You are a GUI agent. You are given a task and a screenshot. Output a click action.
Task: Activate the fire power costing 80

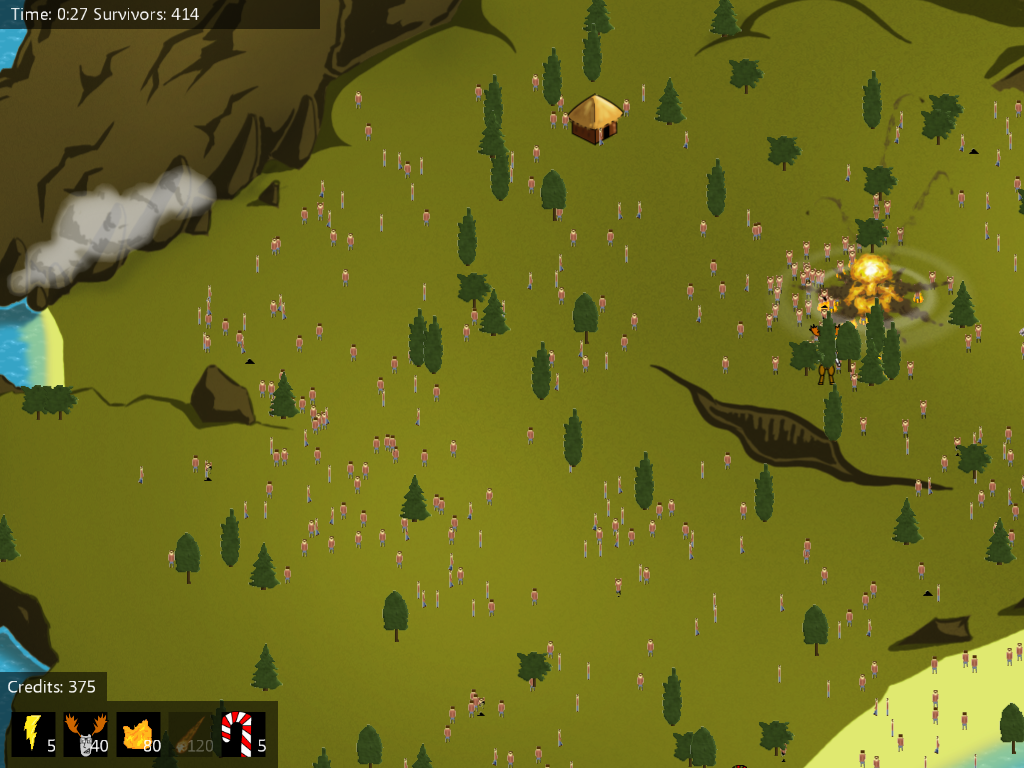138,733
